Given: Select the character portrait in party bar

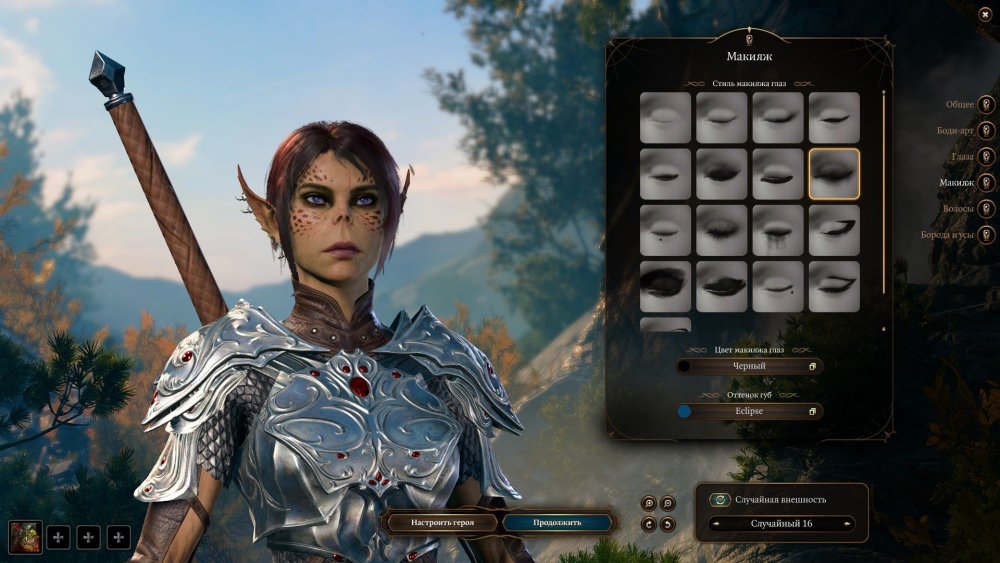Looking at the screenshot, I should 24,537.
